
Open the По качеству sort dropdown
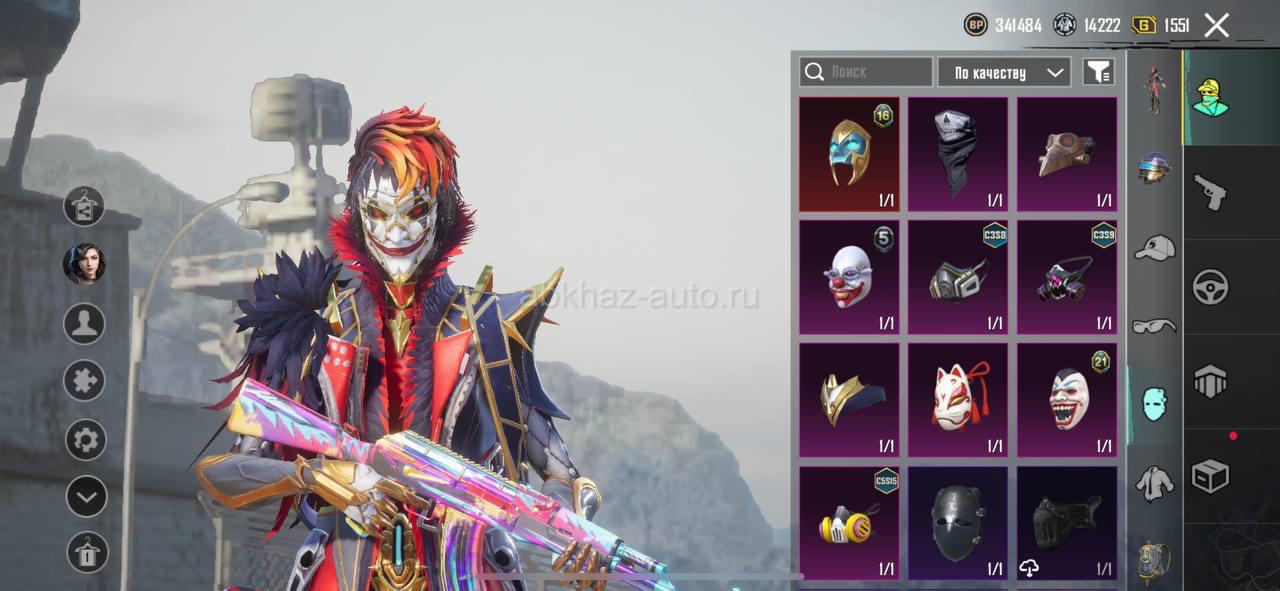pos(1004,72)
